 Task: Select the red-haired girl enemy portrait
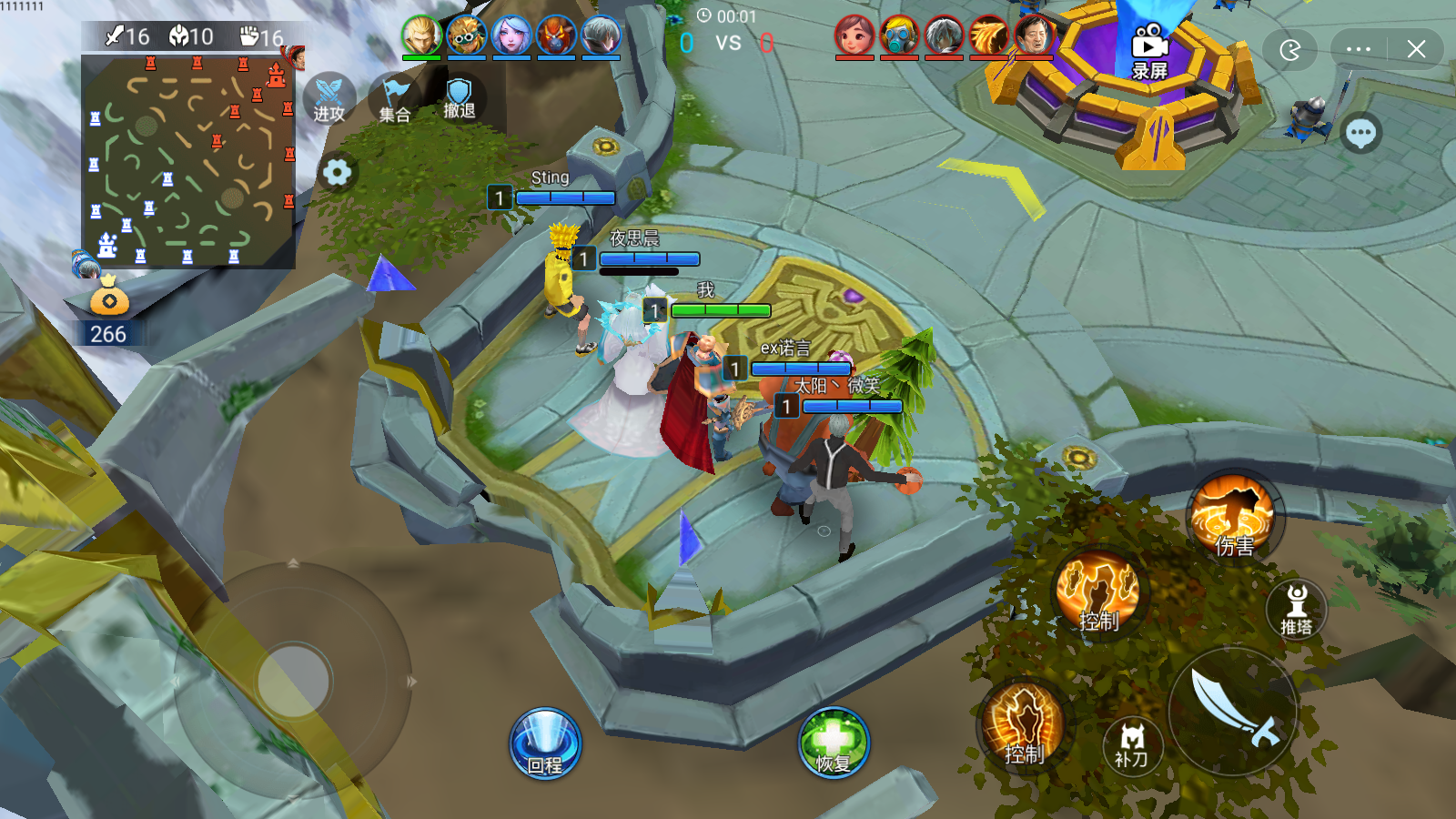[854, 36]
